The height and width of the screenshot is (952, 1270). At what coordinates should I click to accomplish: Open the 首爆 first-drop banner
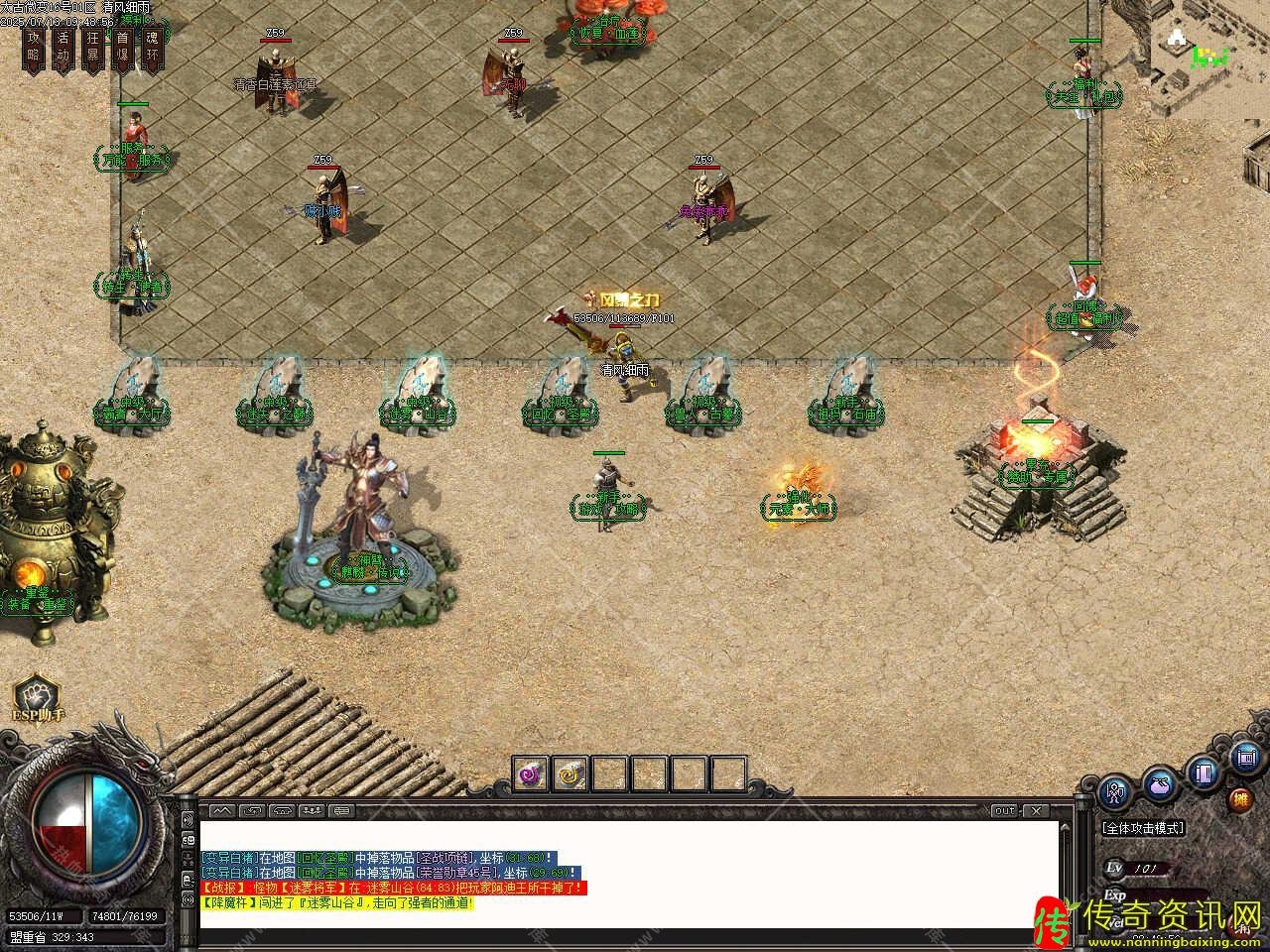tap(122, 48)
